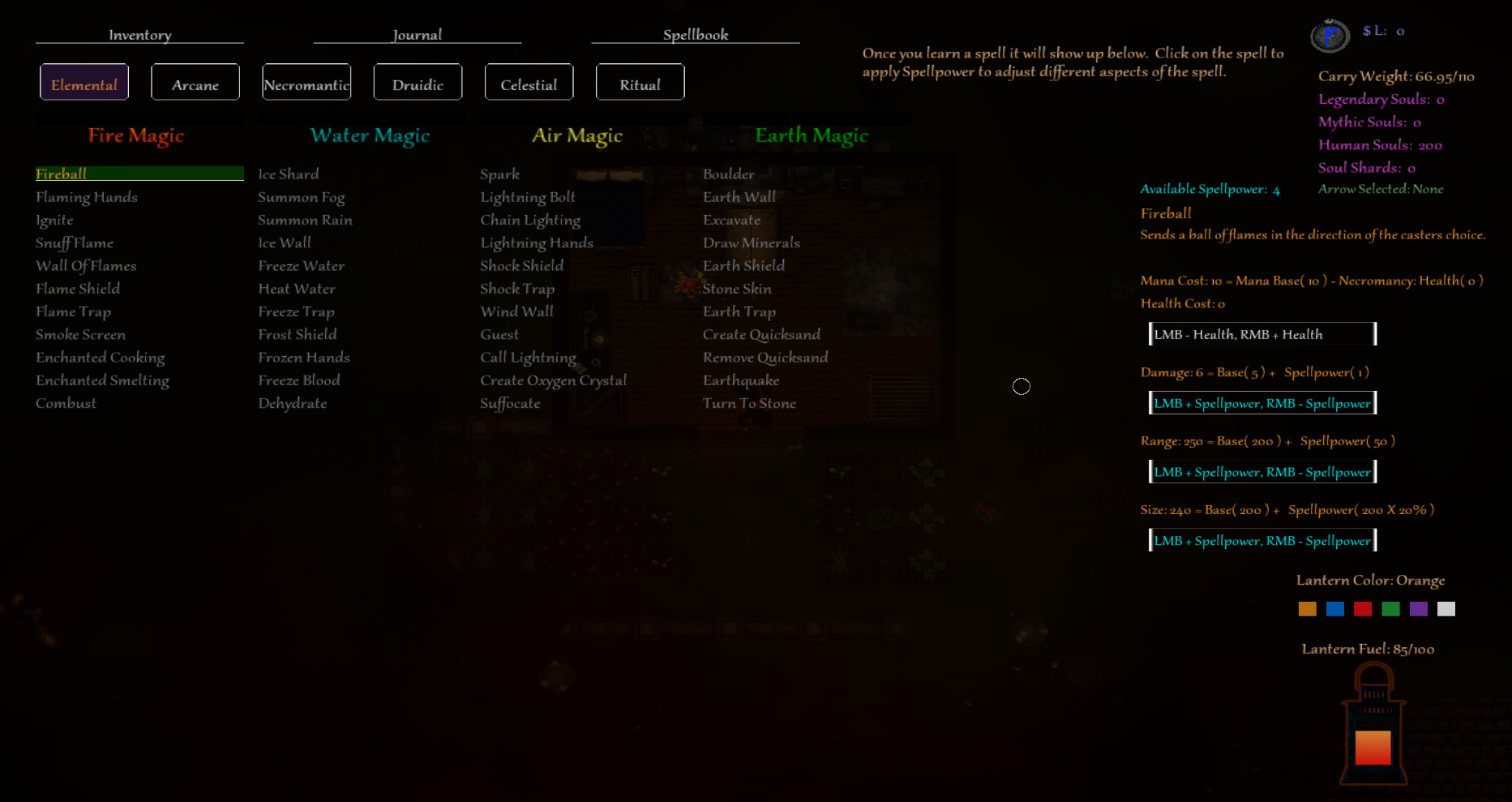The width and height of the screenshot is (1512, 802).
Task: Open the Journal tab
Action: click(417, 34)
